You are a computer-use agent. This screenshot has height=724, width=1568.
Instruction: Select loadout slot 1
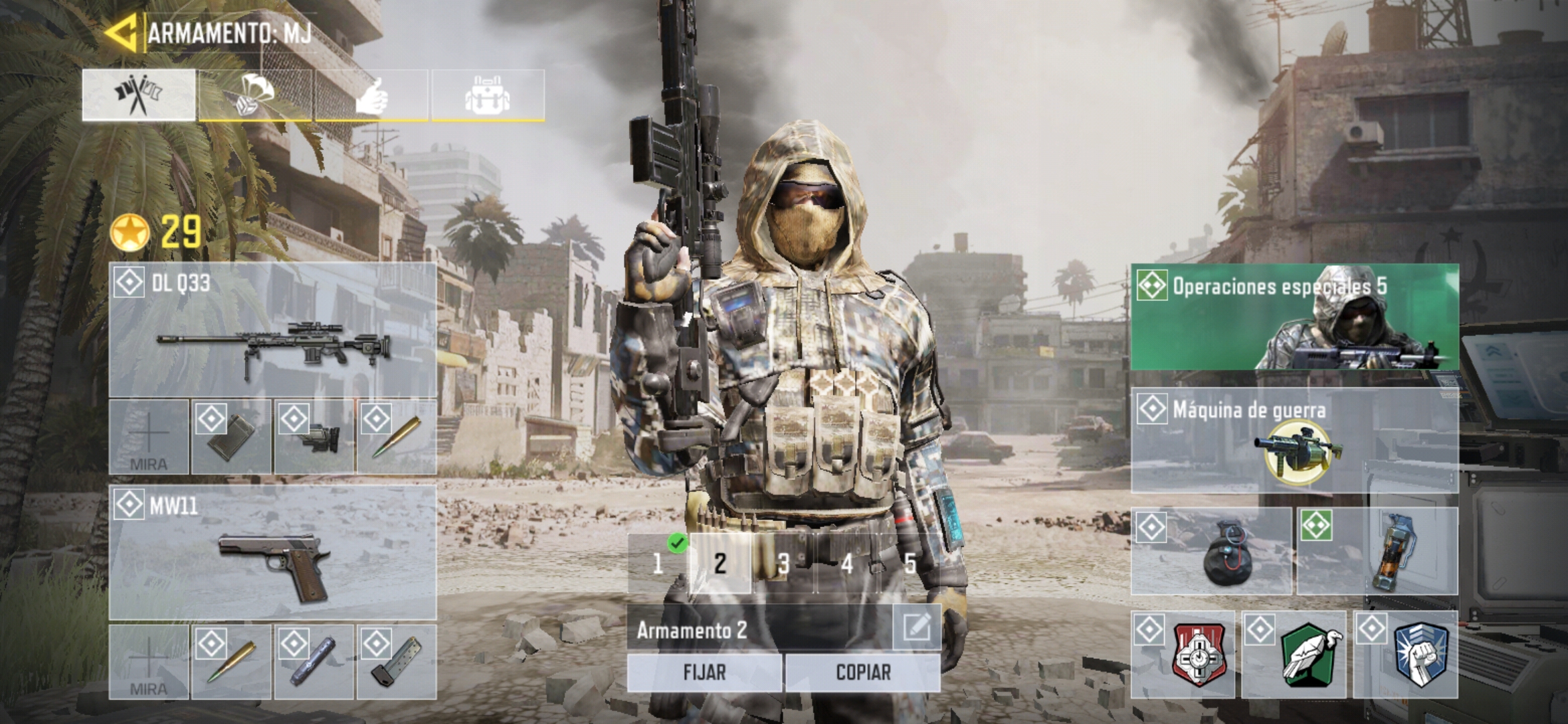[658, 564]
